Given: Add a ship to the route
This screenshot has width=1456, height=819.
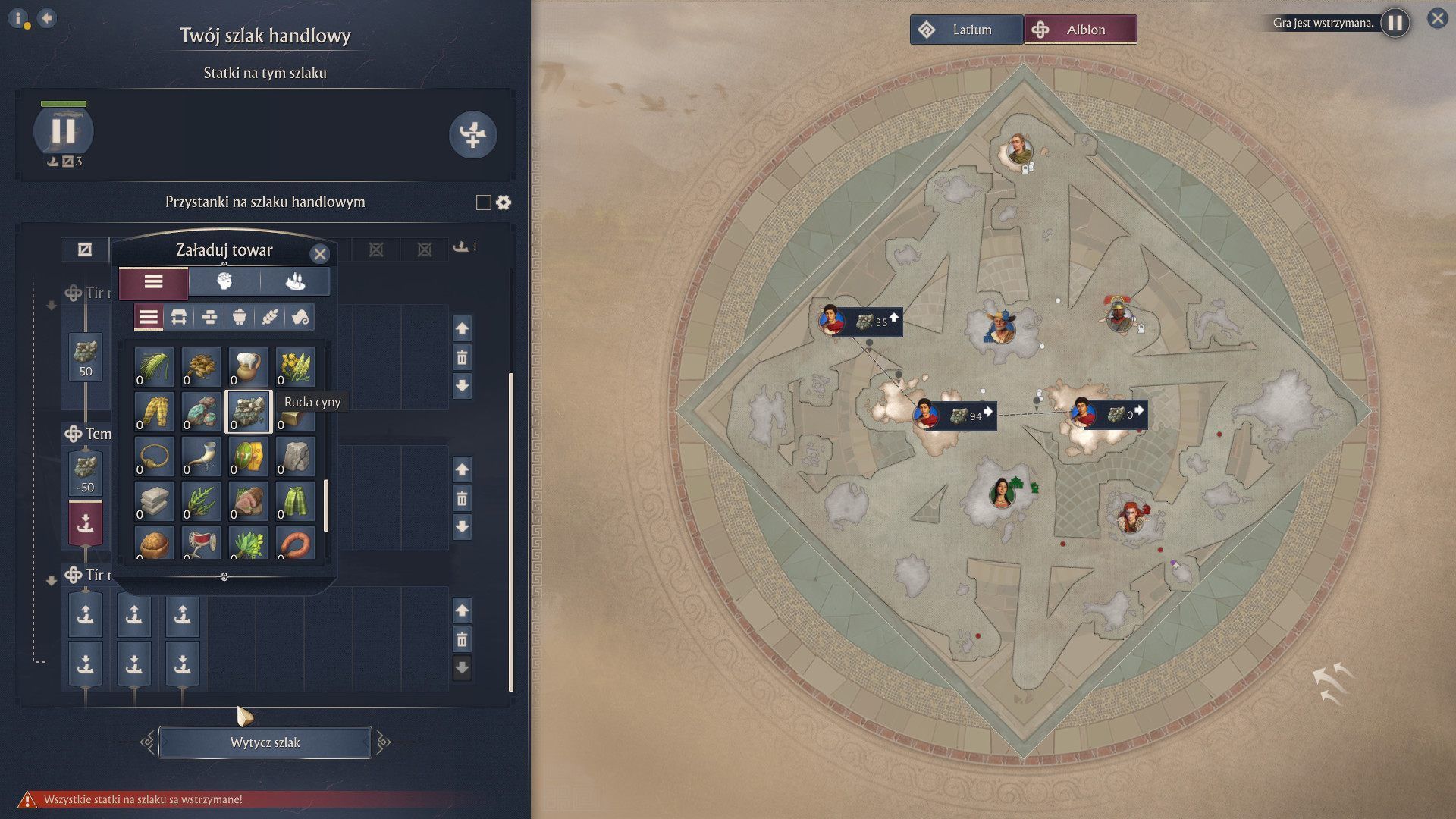Looking at the screenshot, I should tap(472, 135).
